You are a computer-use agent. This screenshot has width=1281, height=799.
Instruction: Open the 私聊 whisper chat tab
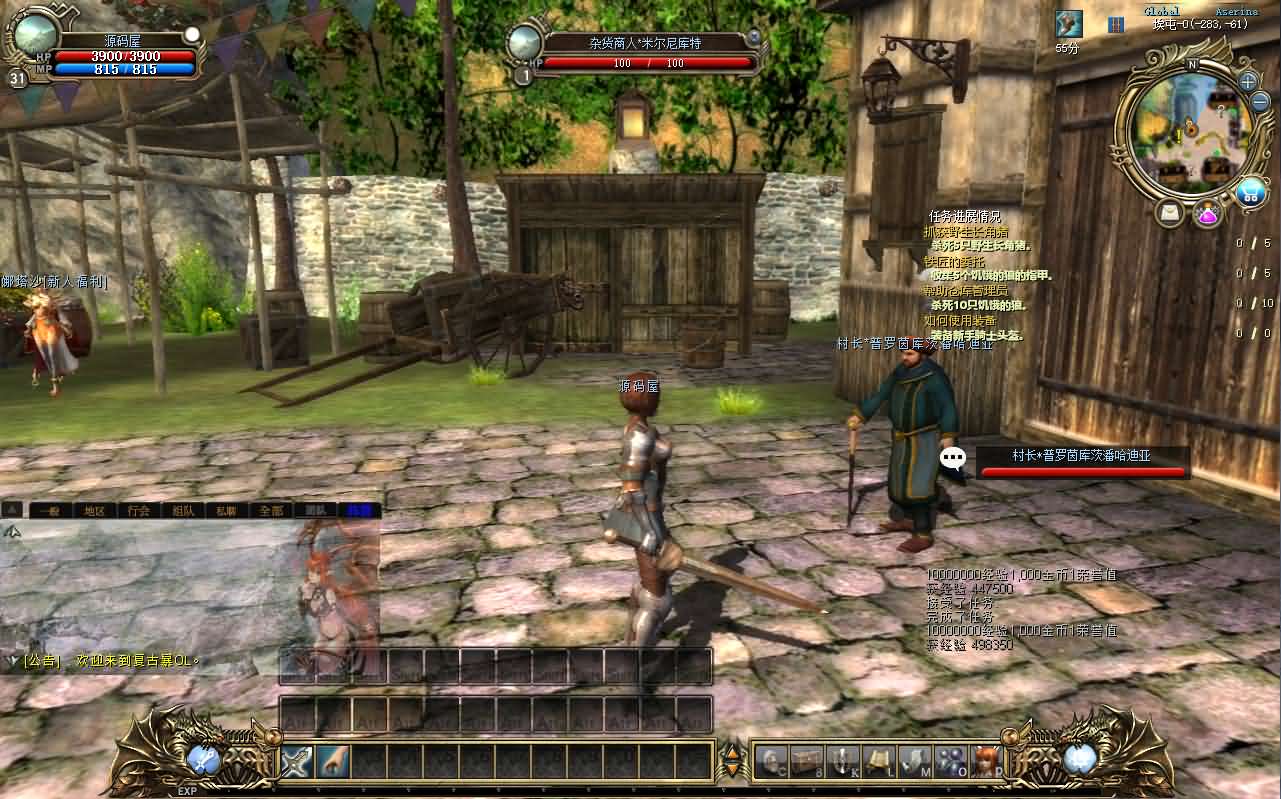(227, 510)
